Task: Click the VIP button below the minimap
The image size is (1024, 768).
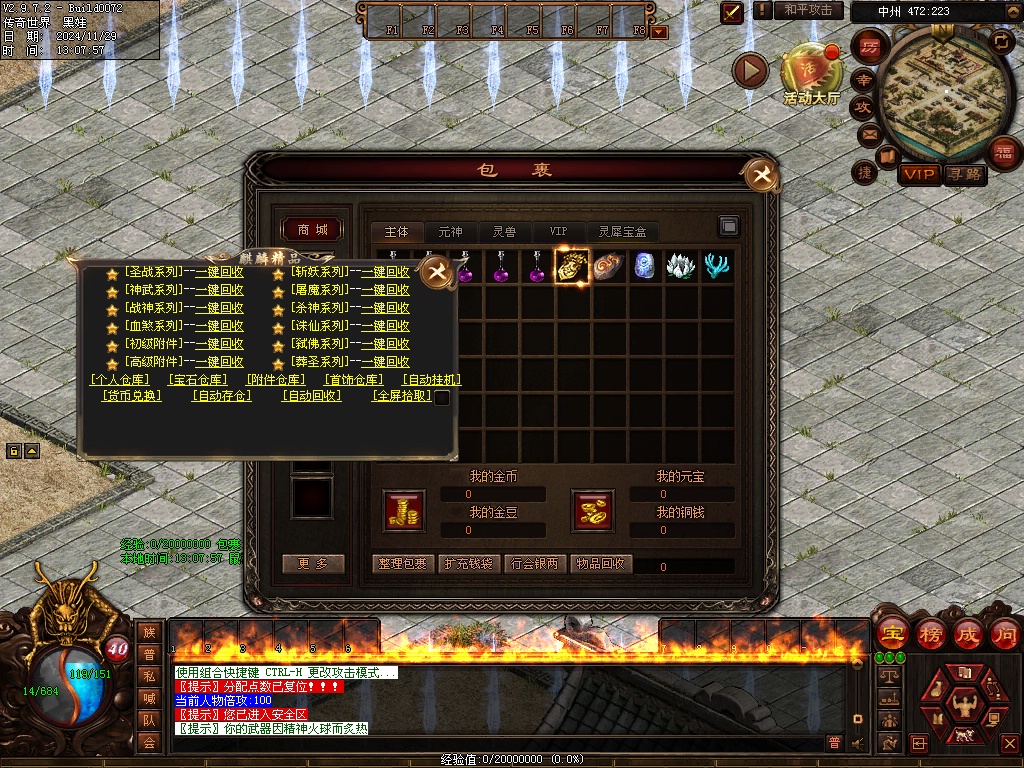Action: point(919,175)
